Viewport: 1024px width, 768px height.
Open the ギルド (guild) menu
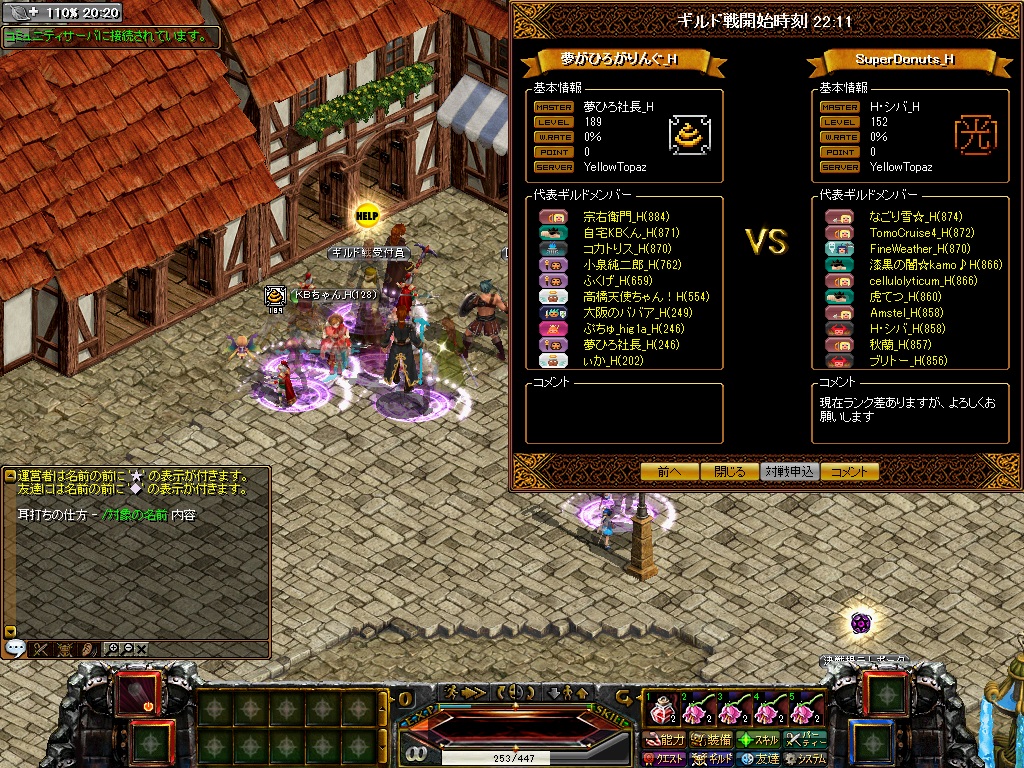point(712,760)
